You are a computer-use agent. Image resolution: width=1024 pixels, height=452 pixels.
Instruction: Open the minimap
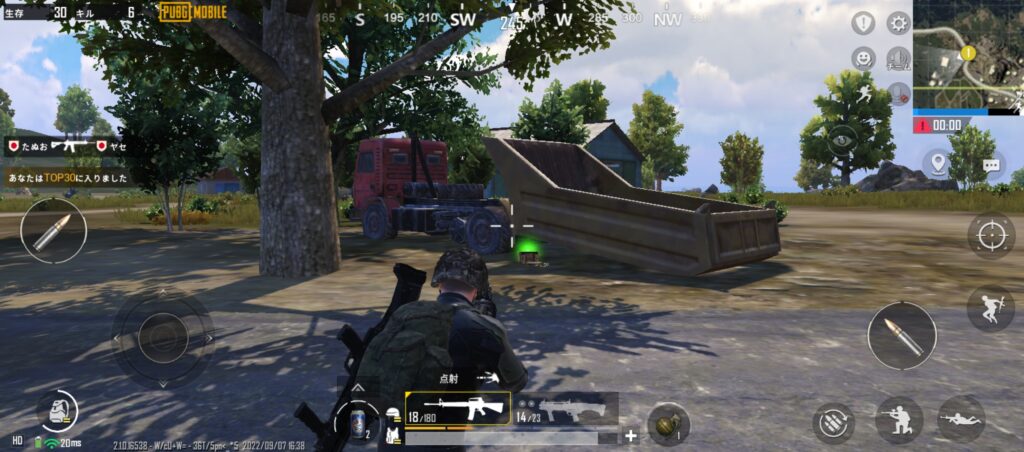click(967, 55)
